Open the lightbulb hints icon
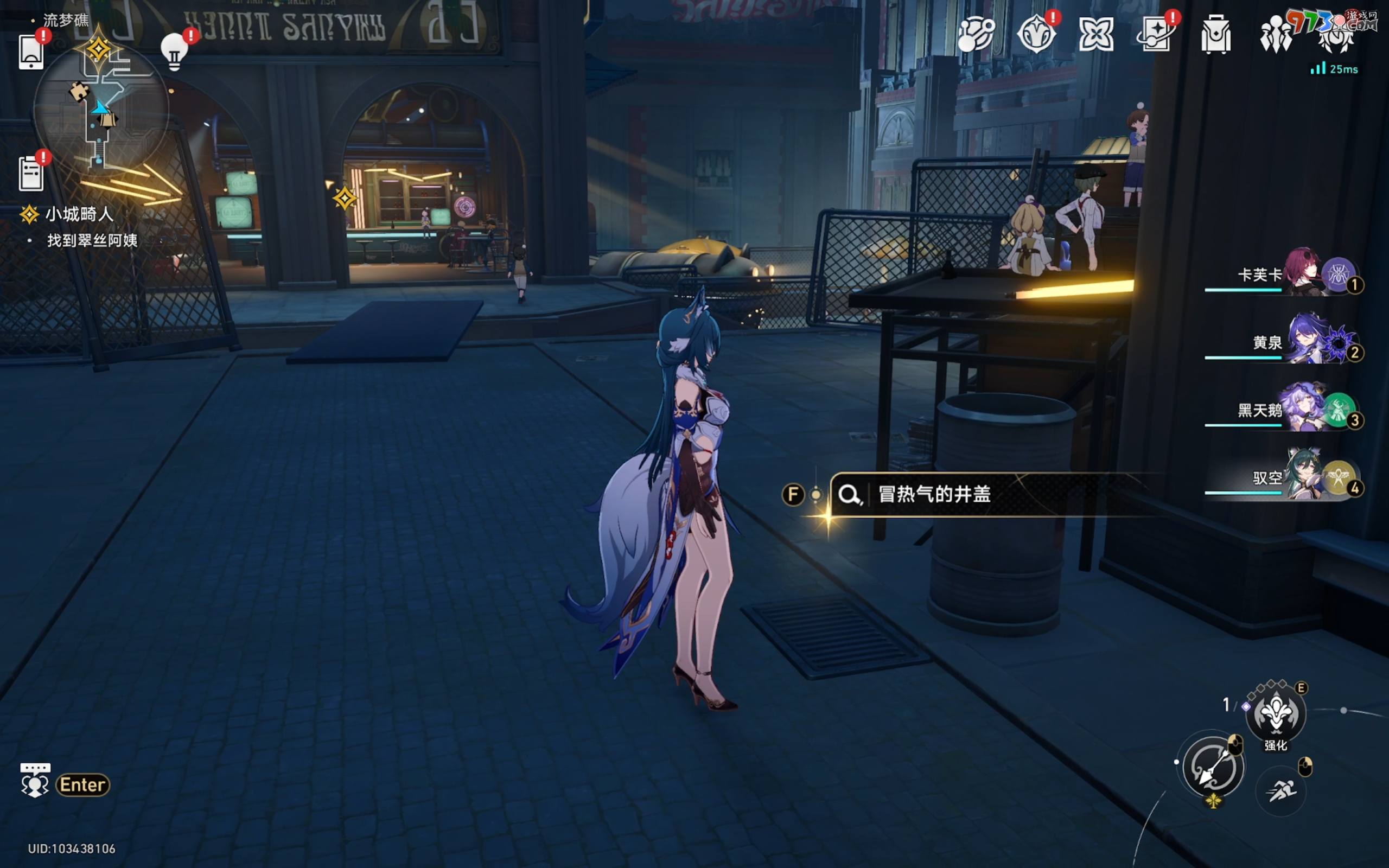This screenshot has height=868, width=1389. click(175, 52)
